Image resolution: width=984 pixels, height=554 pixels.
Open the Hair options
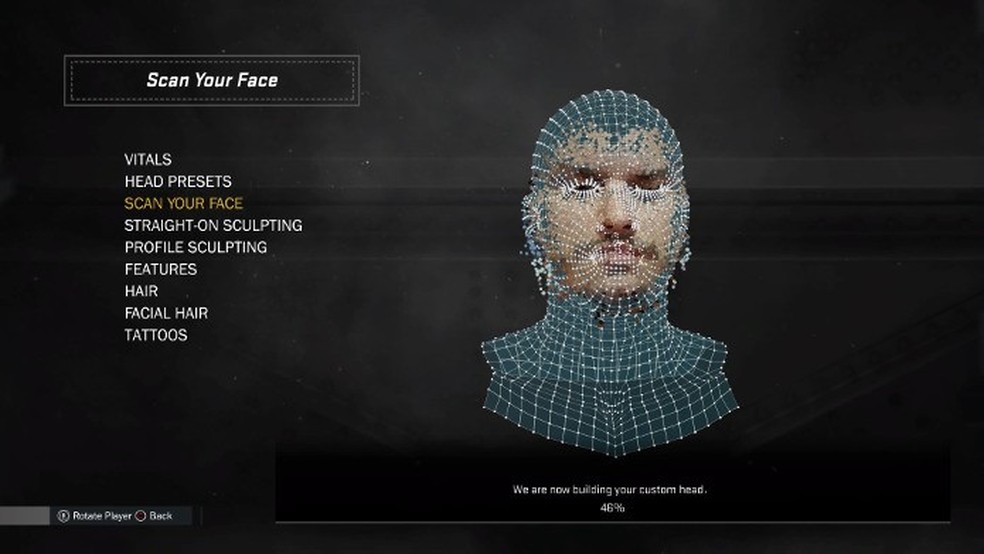pos(141,291)
